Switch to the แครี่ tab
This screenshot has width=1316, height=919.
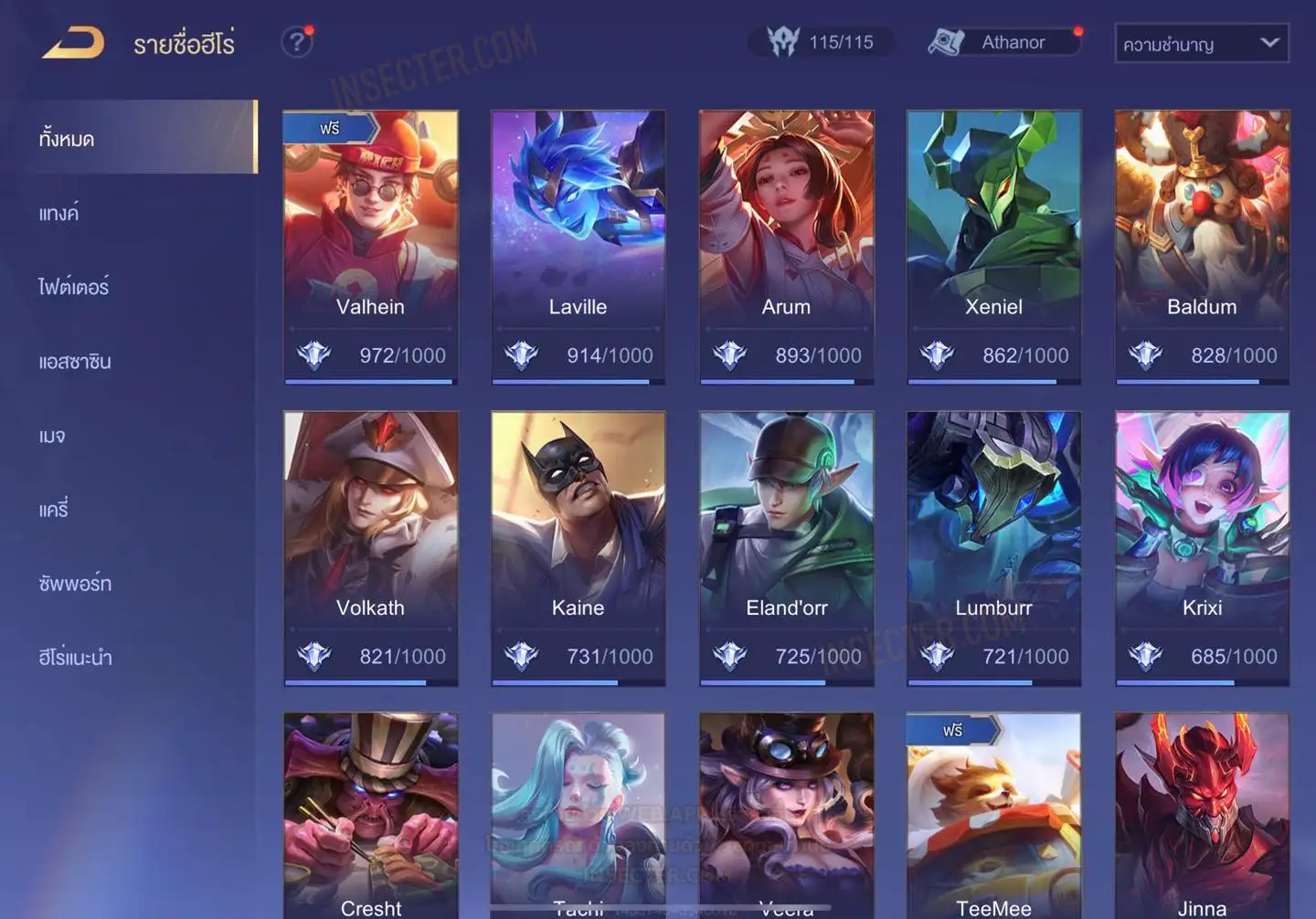[x=54, y=510]
